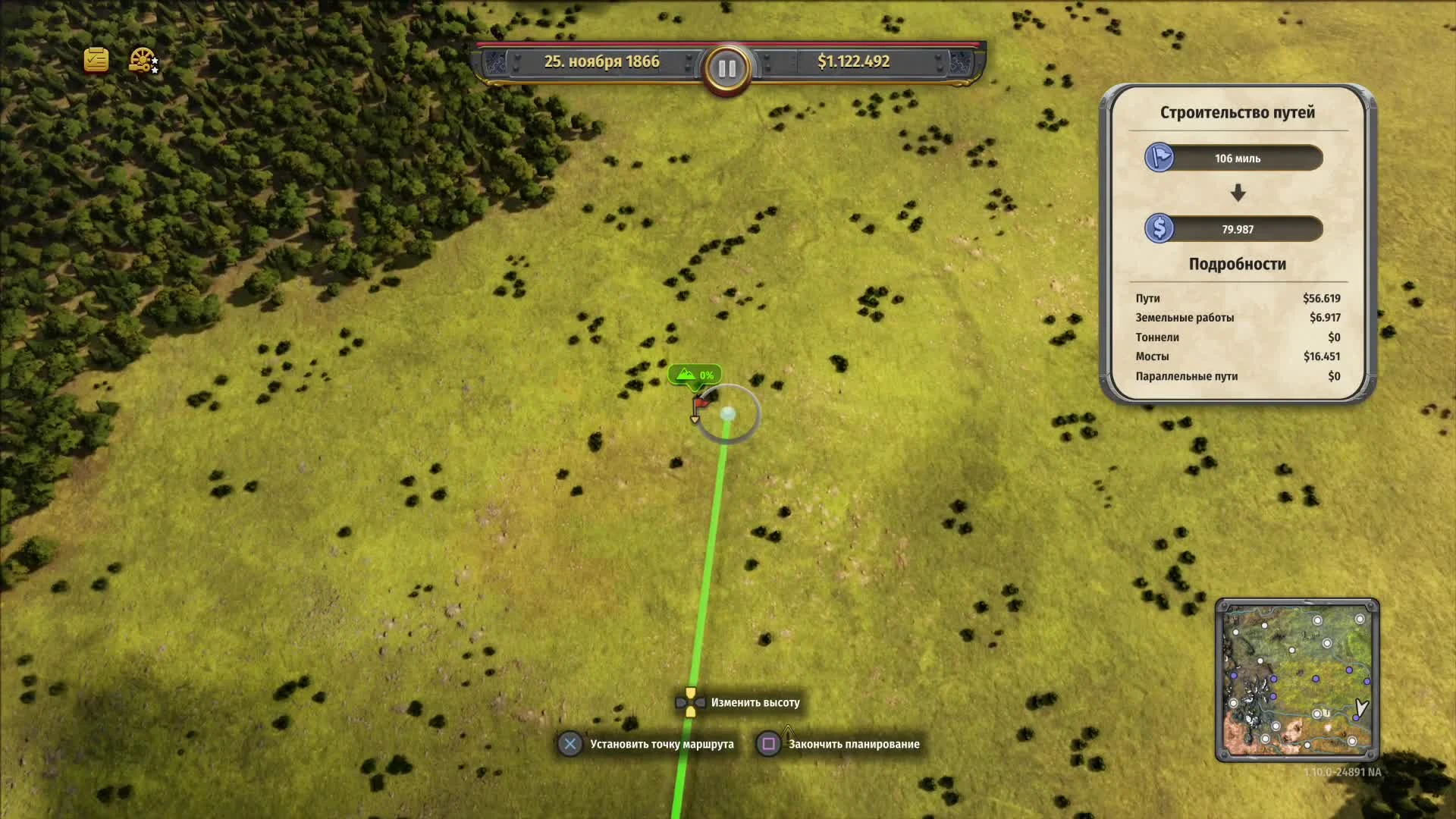Viewport: 1456px width, 819px height.
Task: Click the Изменить высоту elevation icon
Action: point(689,701)
